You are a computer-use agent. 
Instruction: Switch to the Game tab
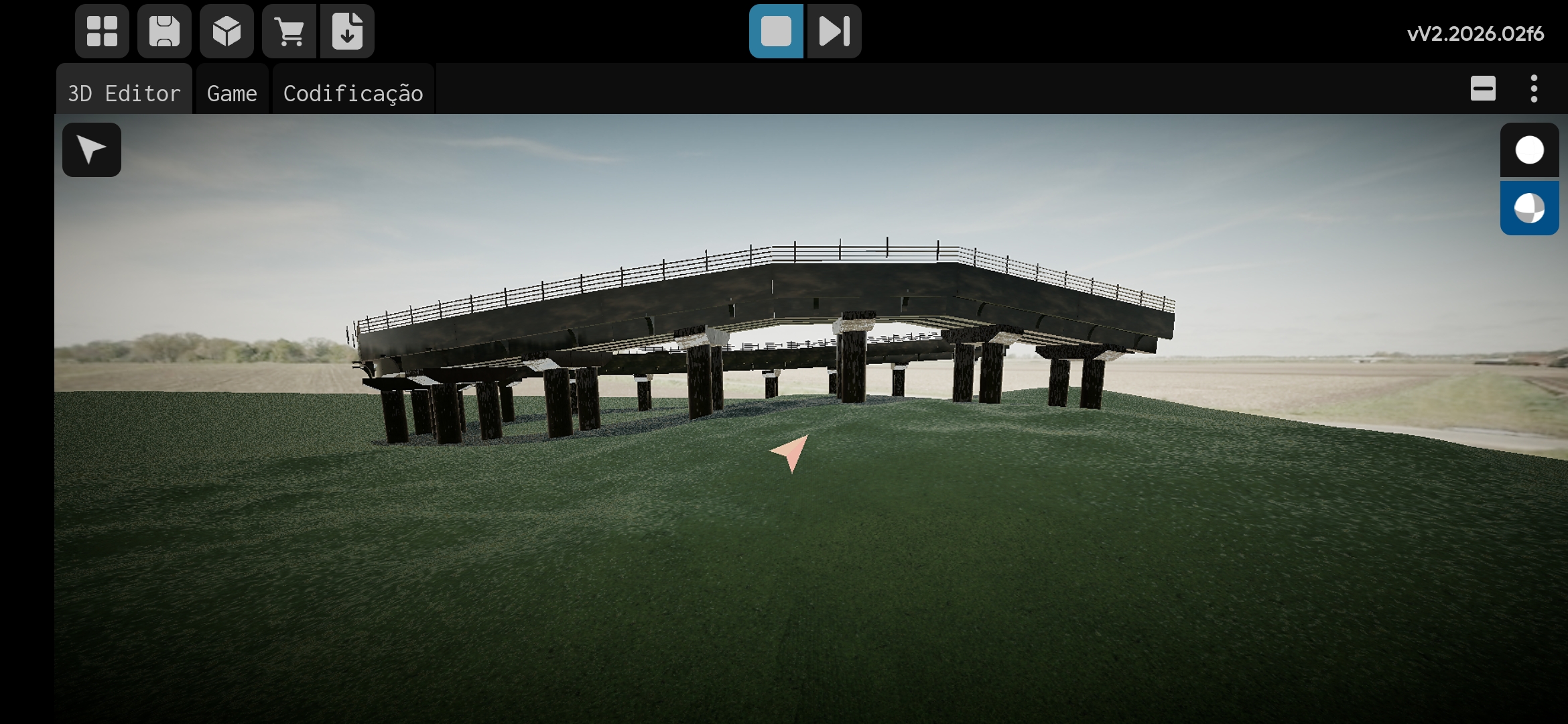232,93
